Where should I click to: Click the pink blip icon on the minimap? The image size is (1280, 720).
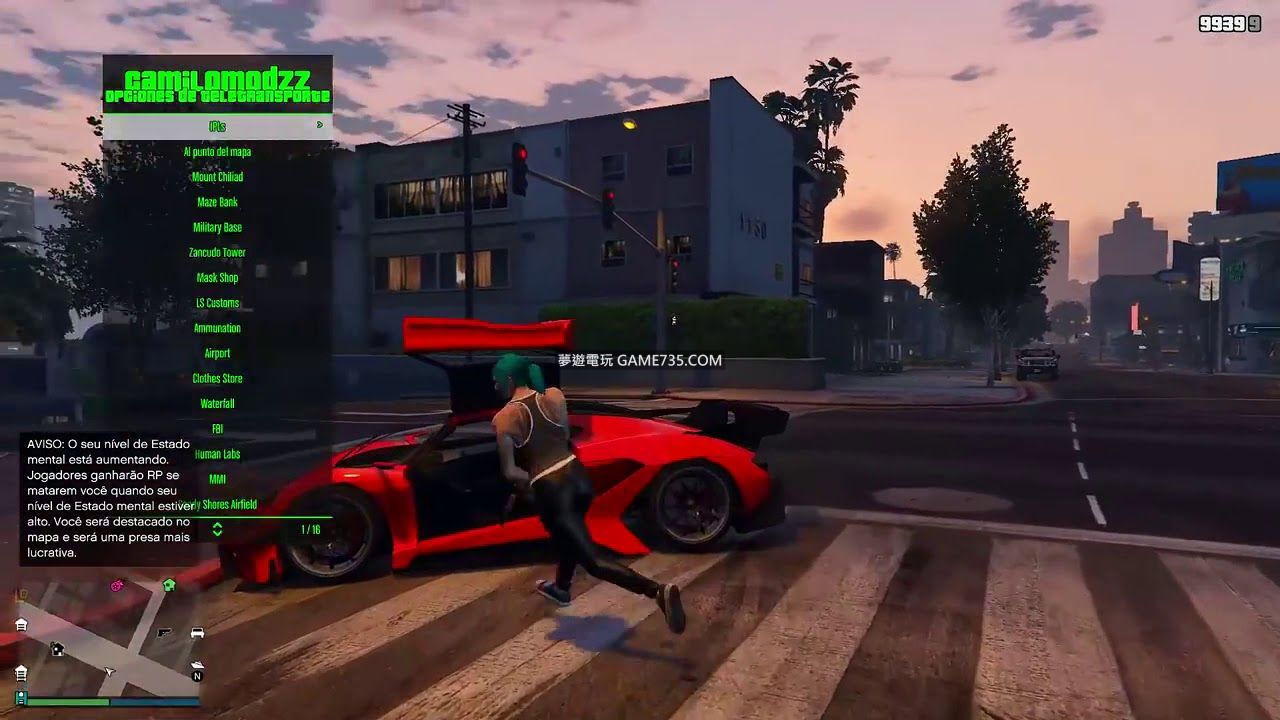click(117, 585)
